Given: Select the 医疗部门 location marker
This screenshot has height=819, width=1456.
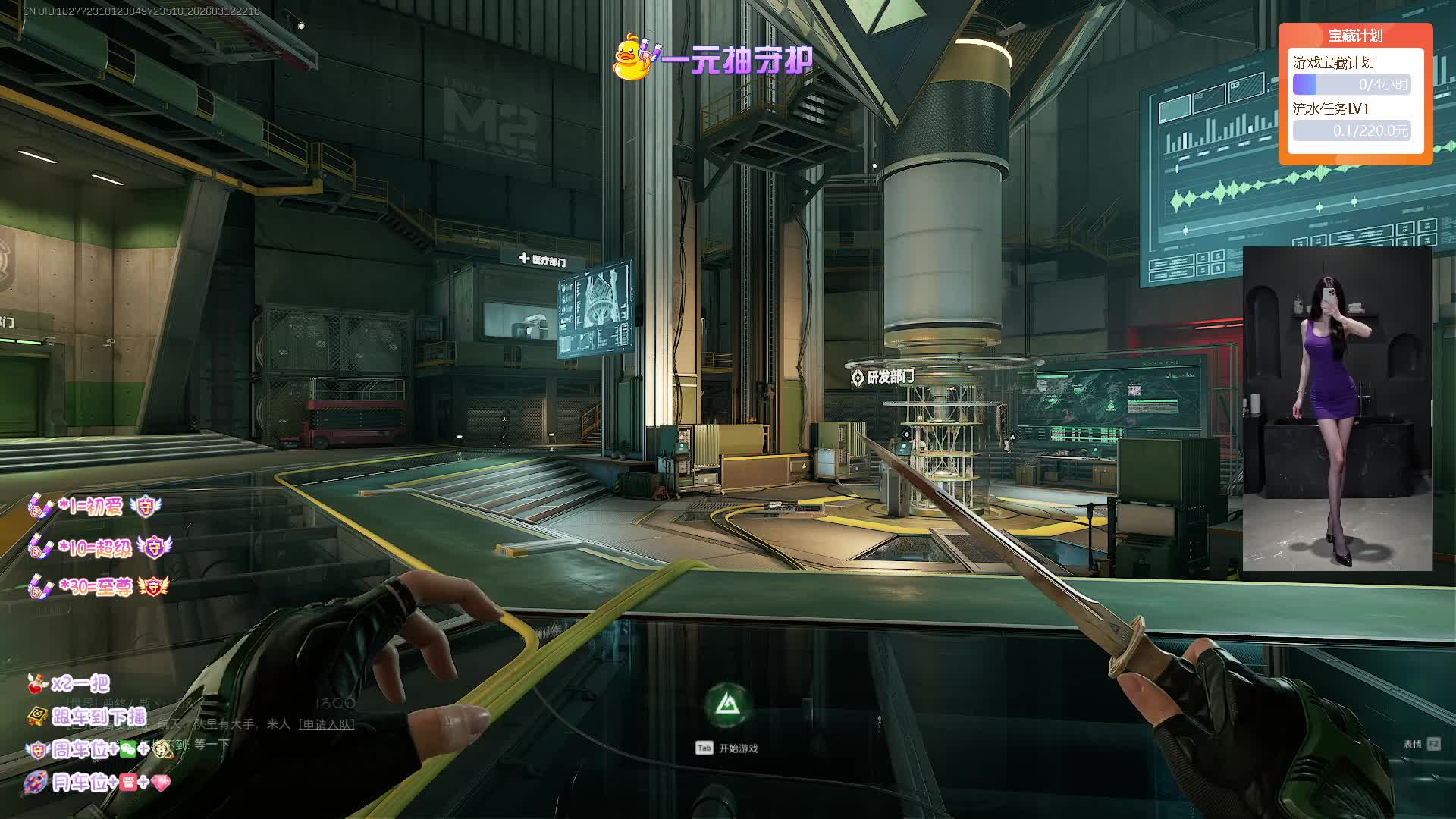Looking at the screenshot, I should [x=543, y=260].
